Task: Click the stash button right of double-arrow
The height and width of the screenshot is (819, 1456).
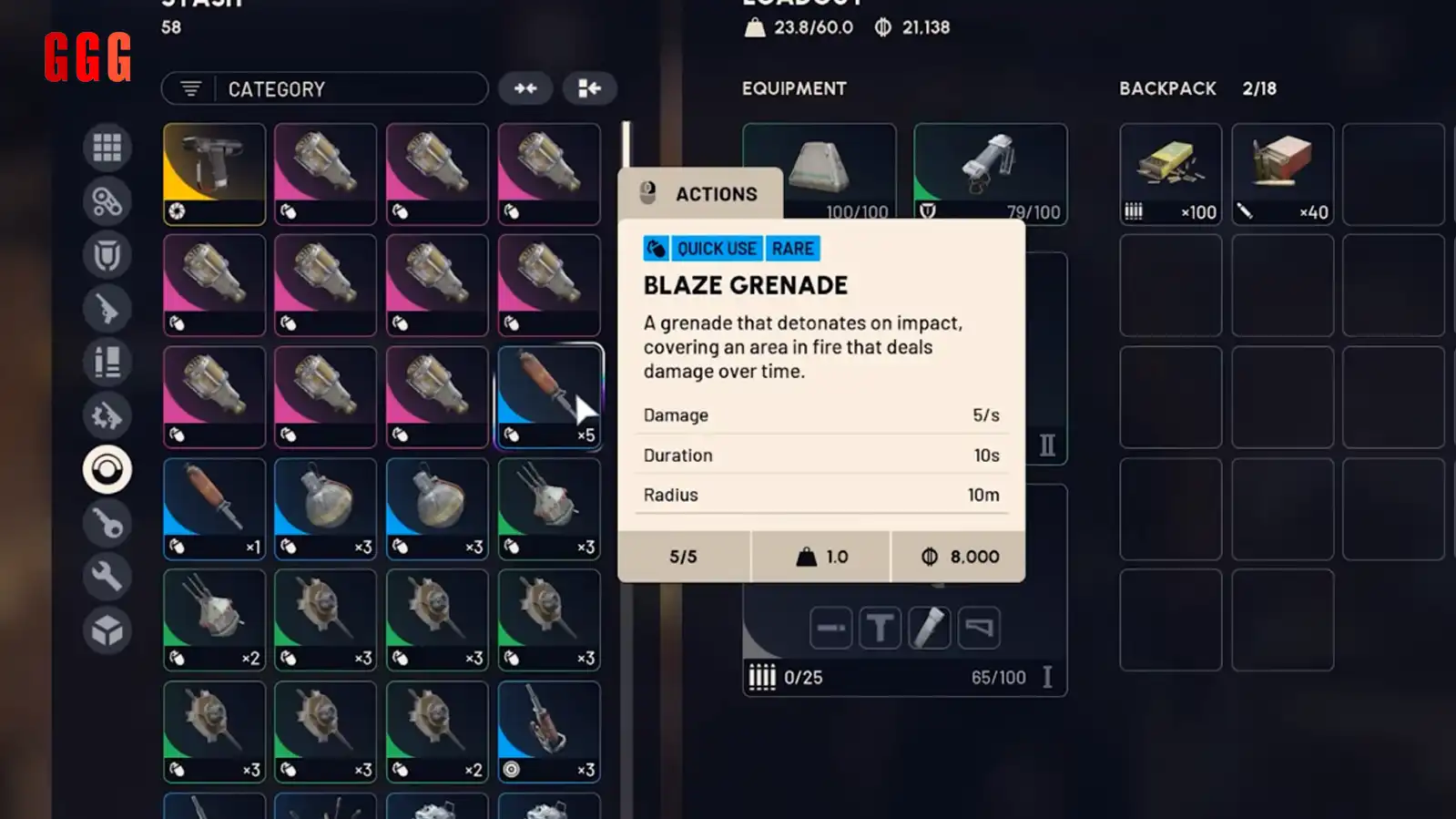Action: [589, 88]
